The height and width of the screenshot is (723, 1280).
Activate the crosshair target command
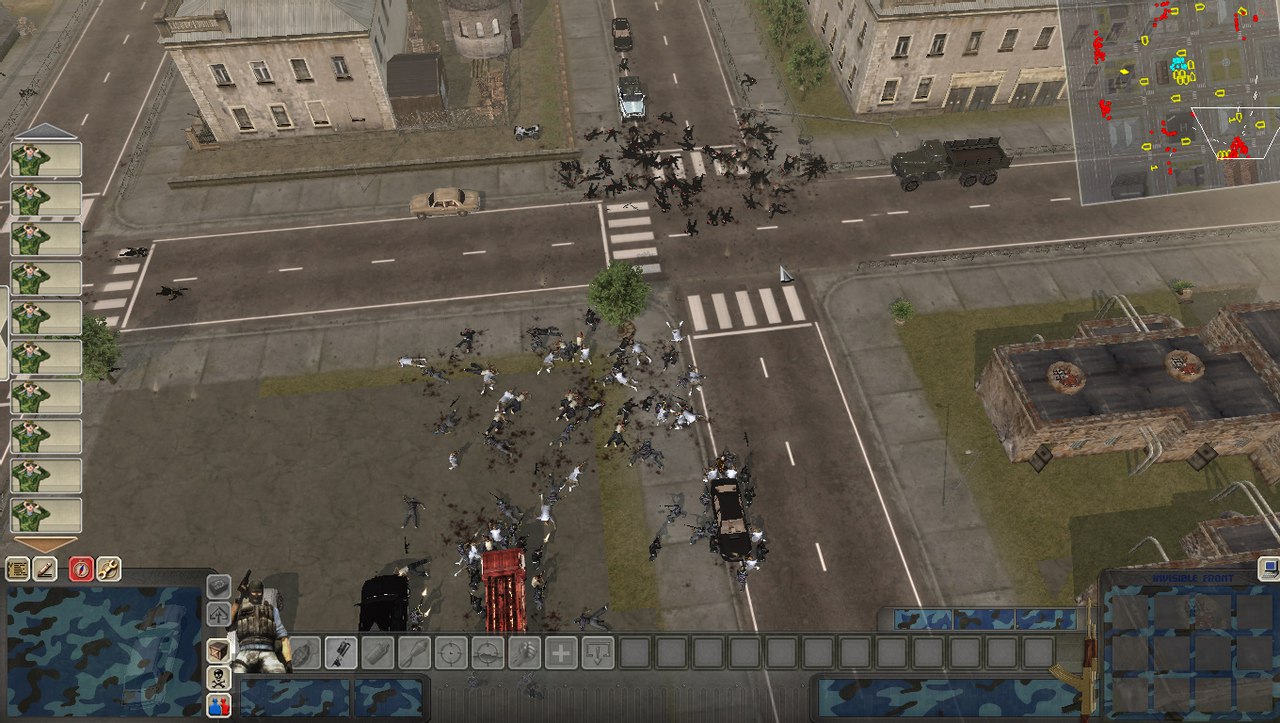pos(451,653)
